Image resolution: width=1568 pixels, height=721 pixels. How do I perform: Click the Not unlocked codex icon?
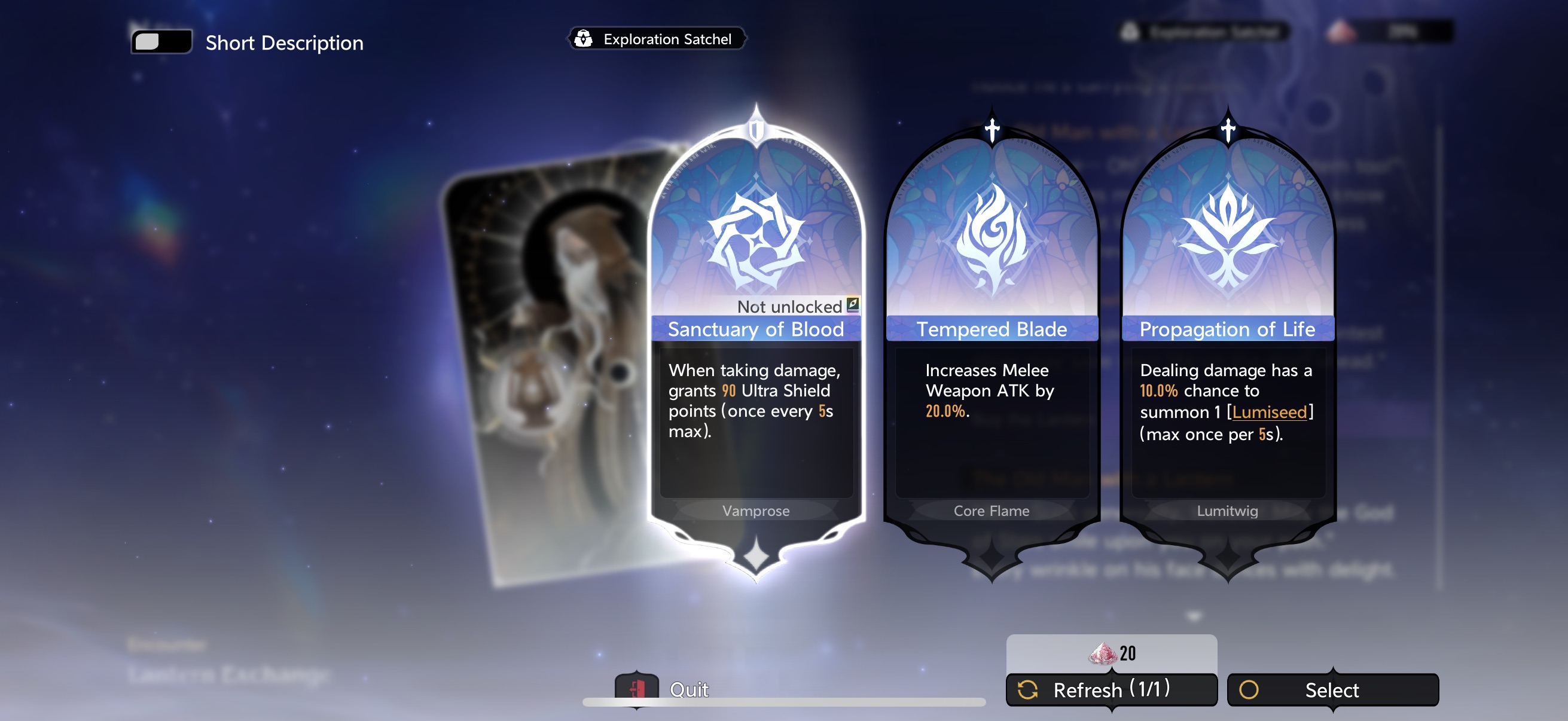(853, 304)
